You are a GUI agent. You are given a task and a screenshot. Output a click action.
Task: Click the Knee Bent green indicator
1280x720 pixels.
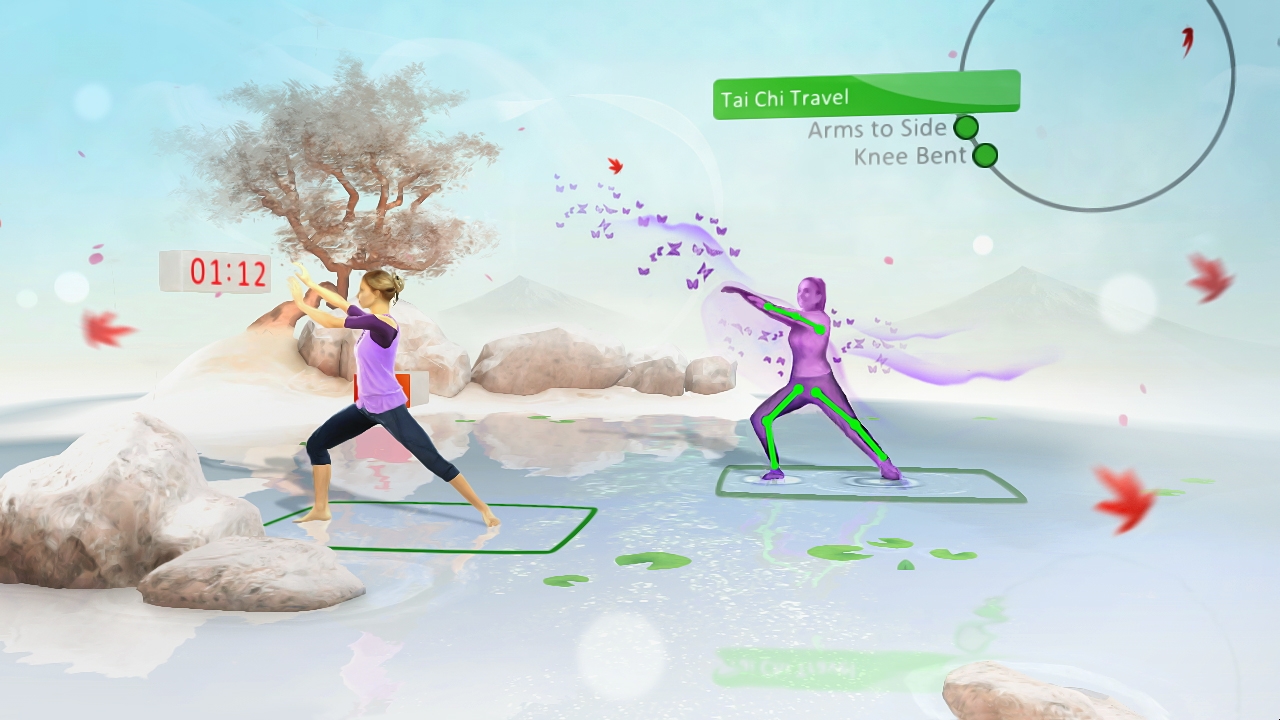(985, 156)
